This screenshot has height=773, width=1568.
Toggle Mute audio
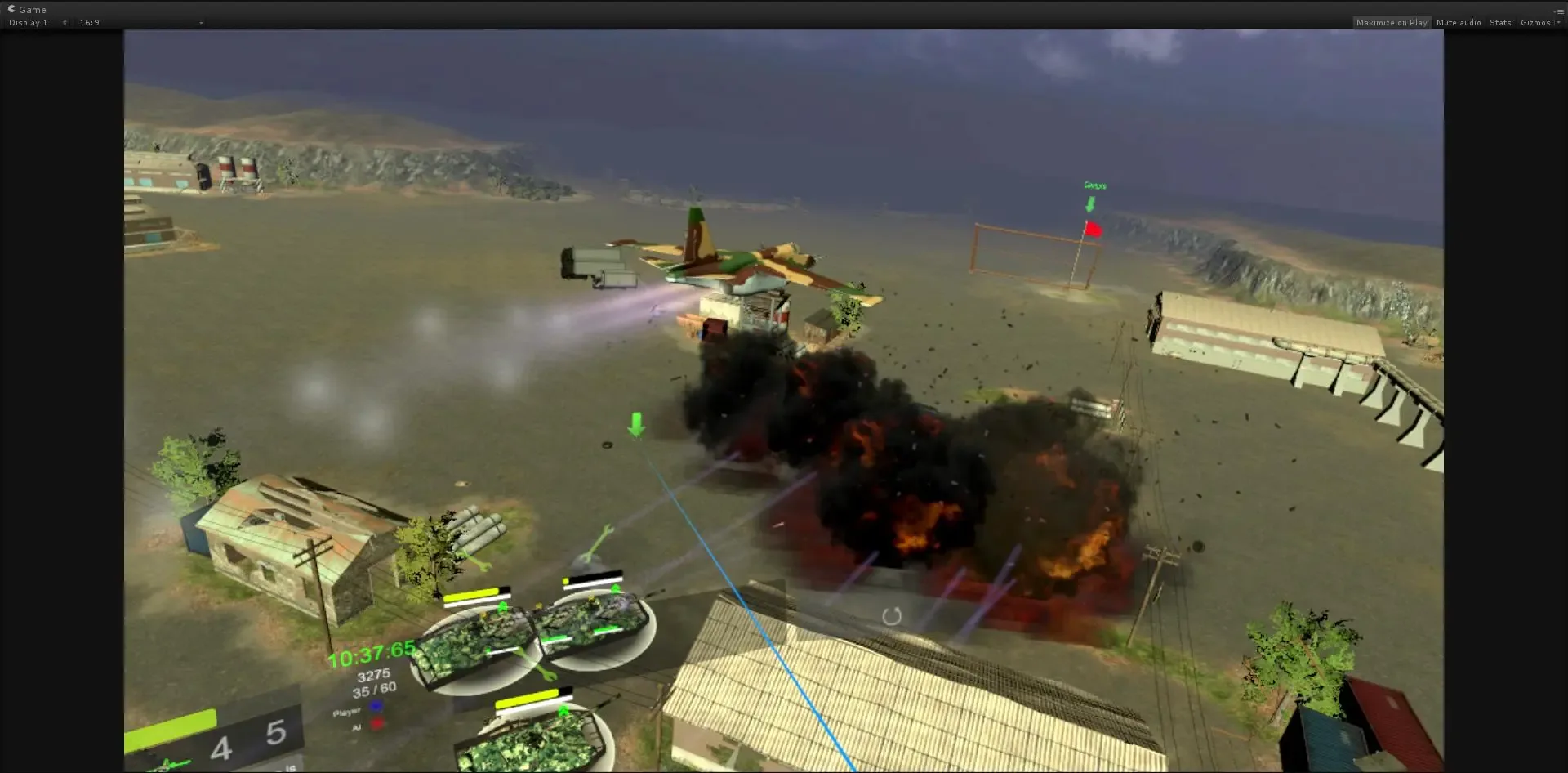[x=1457, y=22]
